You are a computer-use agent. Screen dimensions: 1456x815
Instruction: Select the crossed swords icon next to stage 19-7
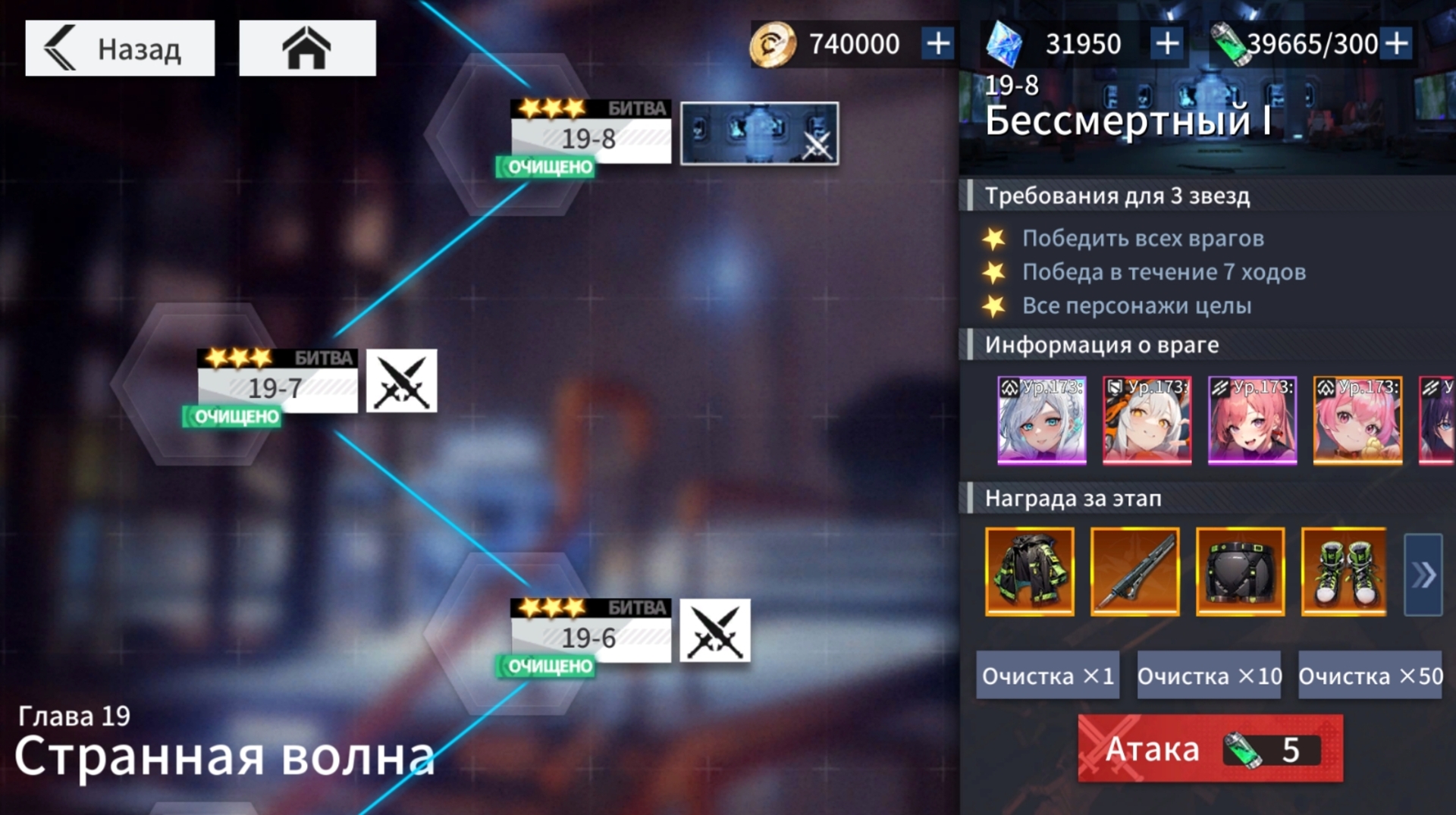401,383
